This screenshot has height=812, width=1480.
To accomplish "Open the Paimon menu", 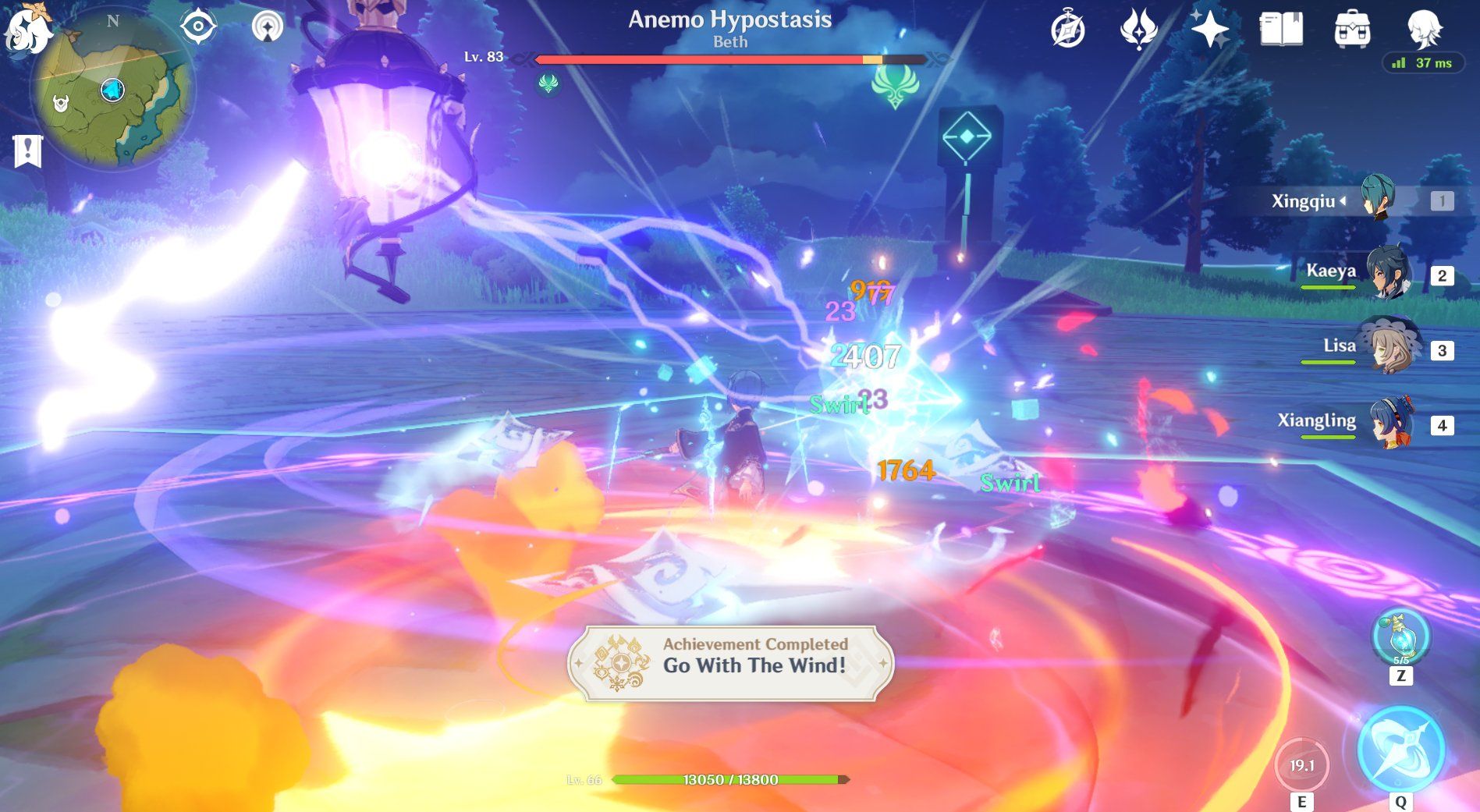I will pos(29,27).
